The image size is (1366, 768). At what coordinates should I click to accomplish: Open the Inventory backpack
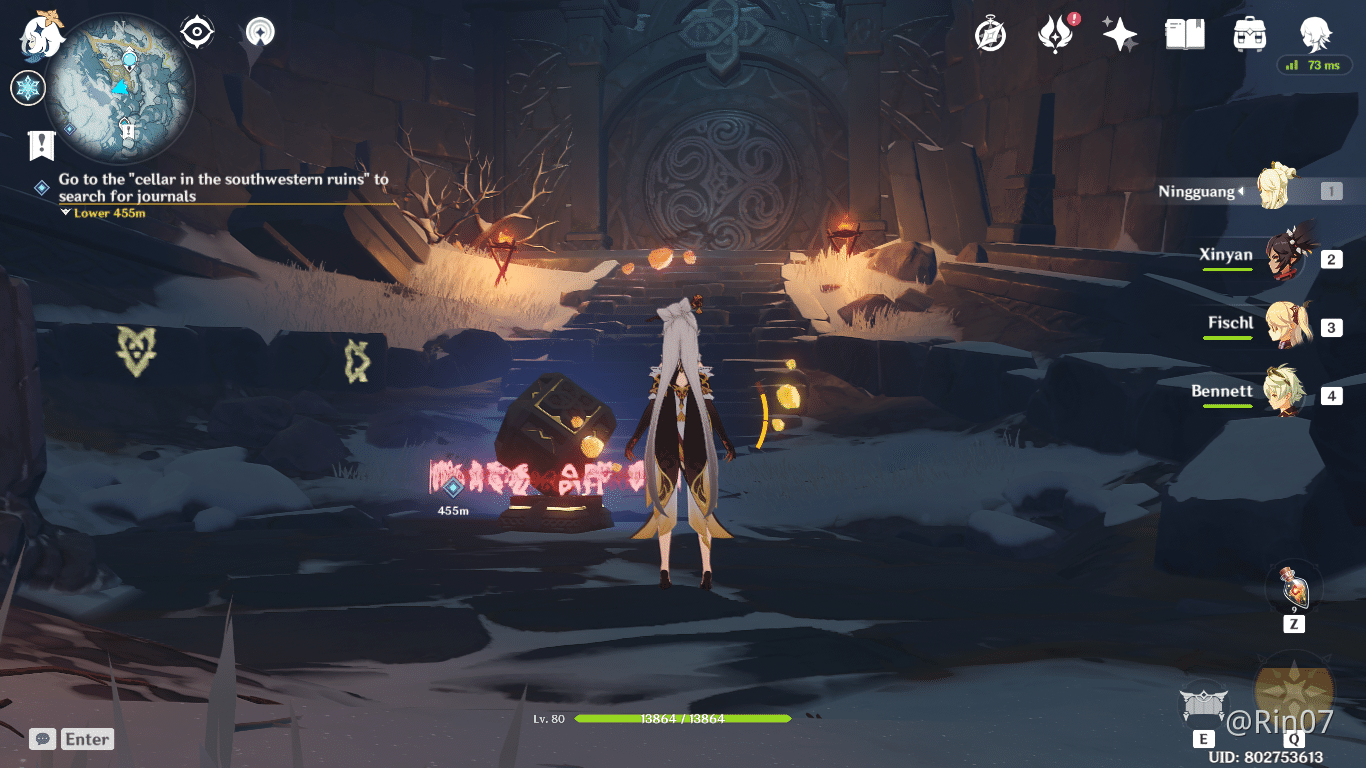1248,33
